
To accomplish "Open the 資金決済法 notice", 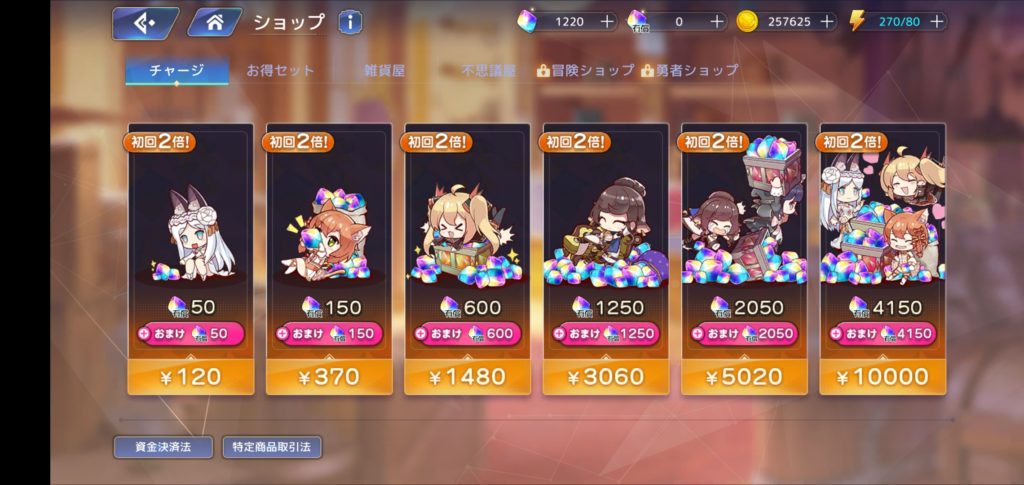I will click(x=163, y=447).
